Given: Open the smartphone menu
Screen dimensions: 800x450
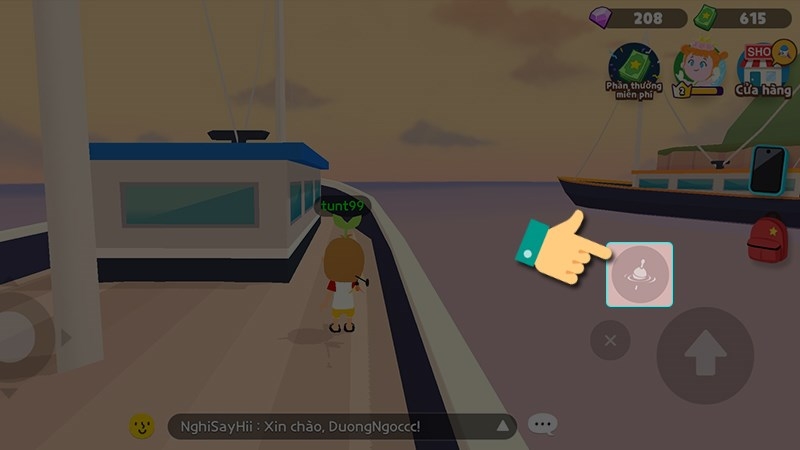Looking at the screenshot, I should coord(768,168).
